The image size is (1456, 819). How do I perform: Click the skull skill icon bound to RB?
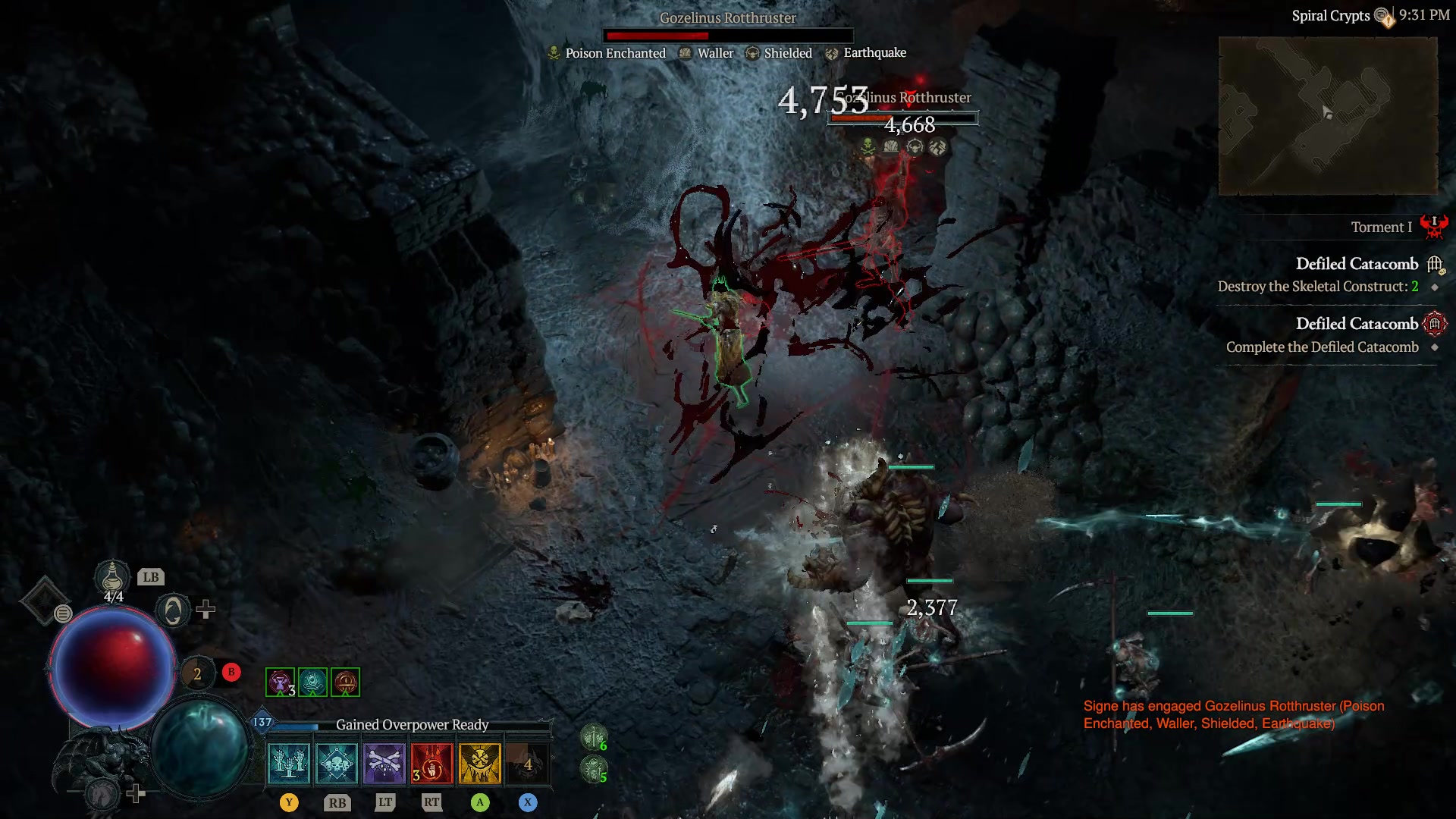pos(337,764)
